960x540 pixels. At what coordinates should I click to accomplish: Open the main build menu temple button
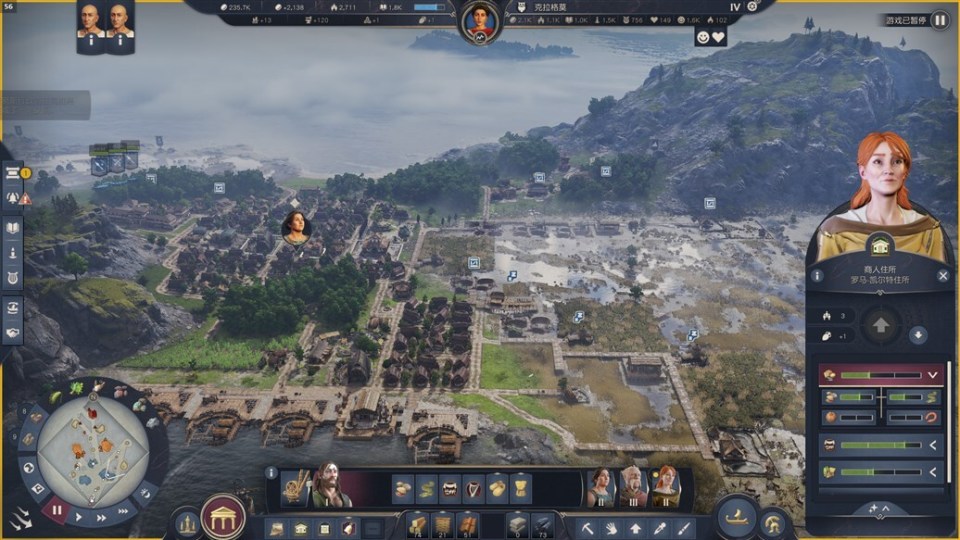223,517
